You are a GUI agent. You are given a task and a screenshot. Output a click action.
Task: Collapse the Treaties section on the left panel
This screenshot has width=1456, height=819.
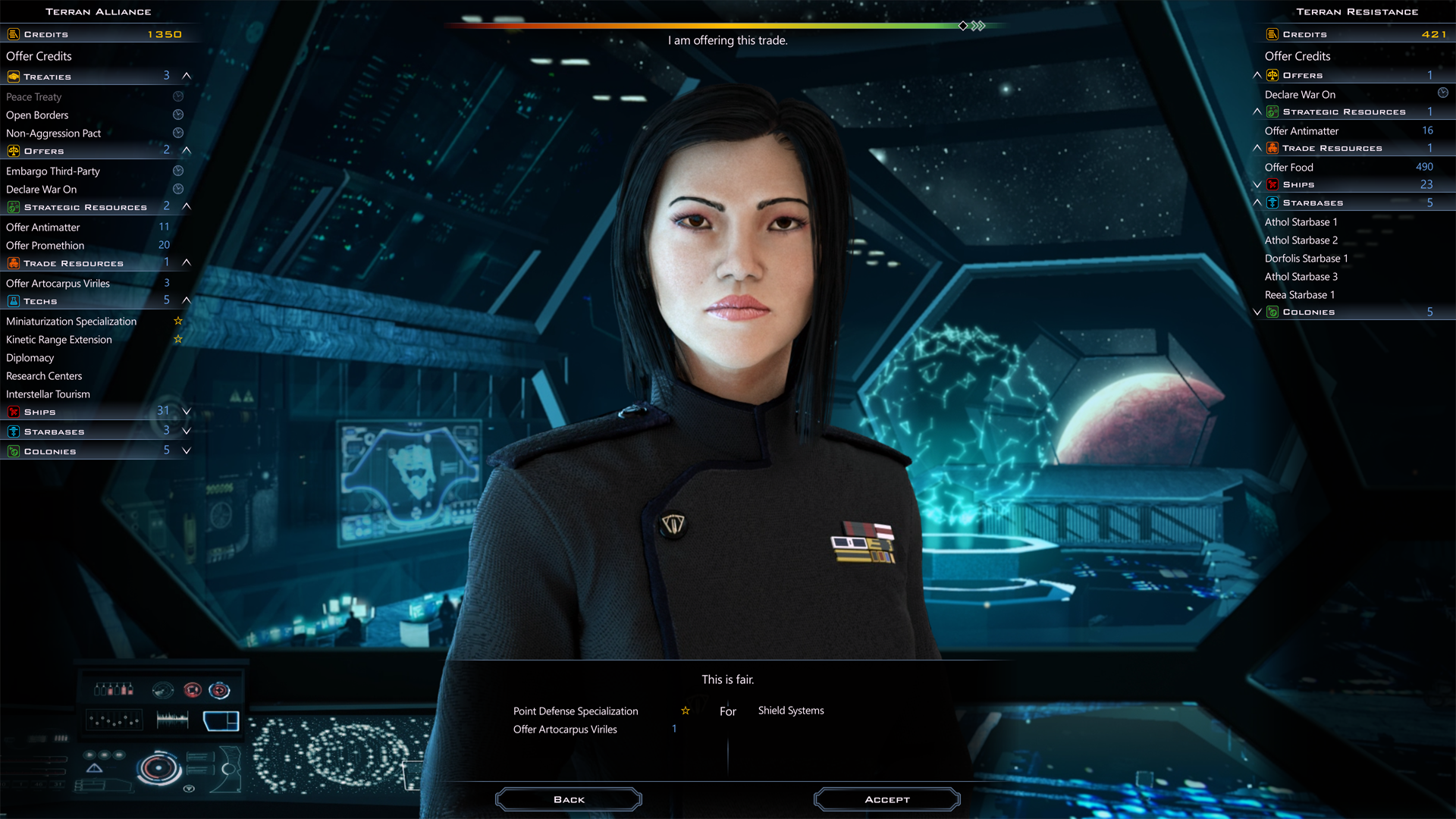[187, 76]
